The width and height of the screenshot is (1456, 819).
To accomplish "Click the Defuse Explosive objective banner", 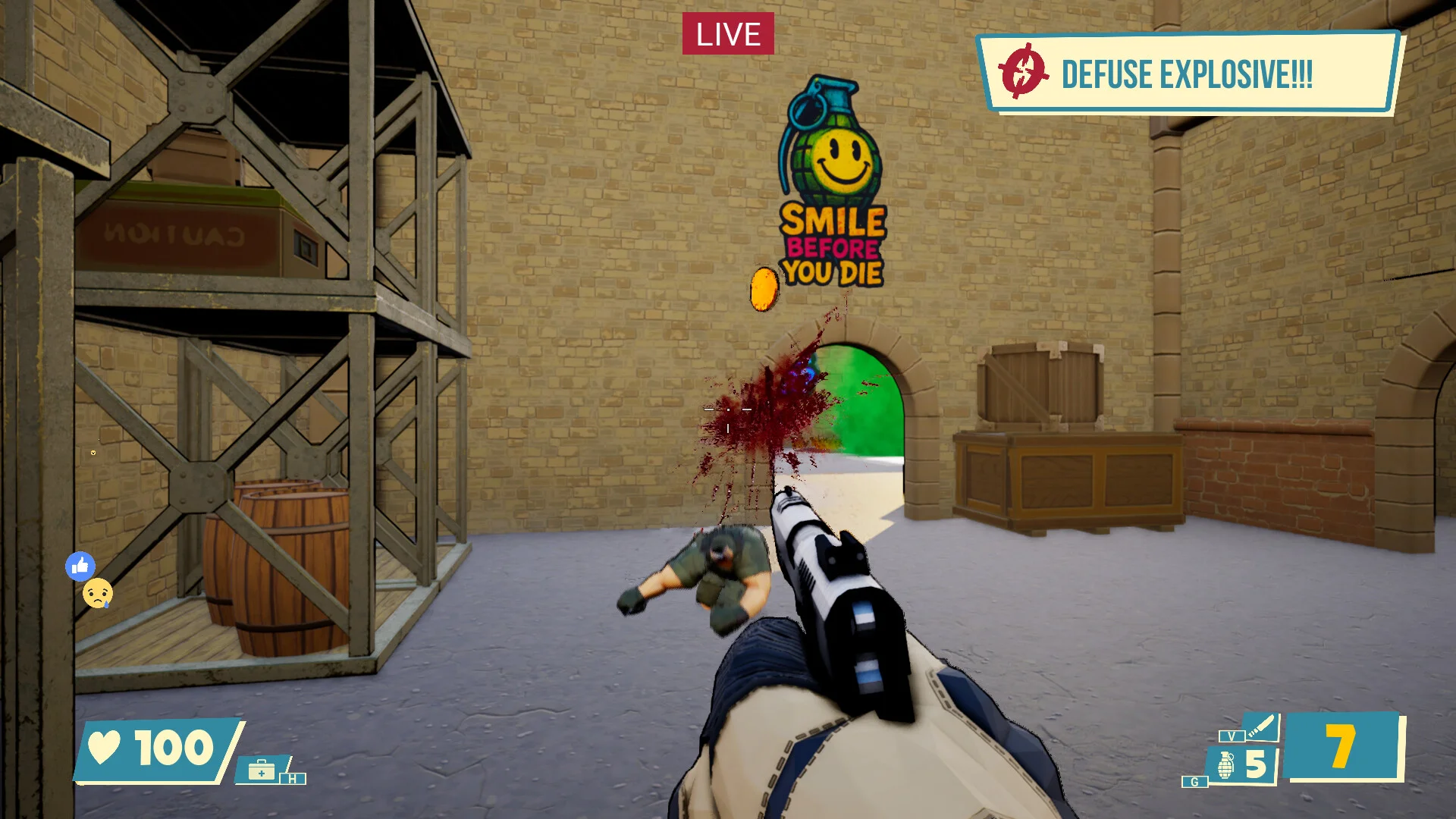I will pyautogui.click(x=1187, y=74).
